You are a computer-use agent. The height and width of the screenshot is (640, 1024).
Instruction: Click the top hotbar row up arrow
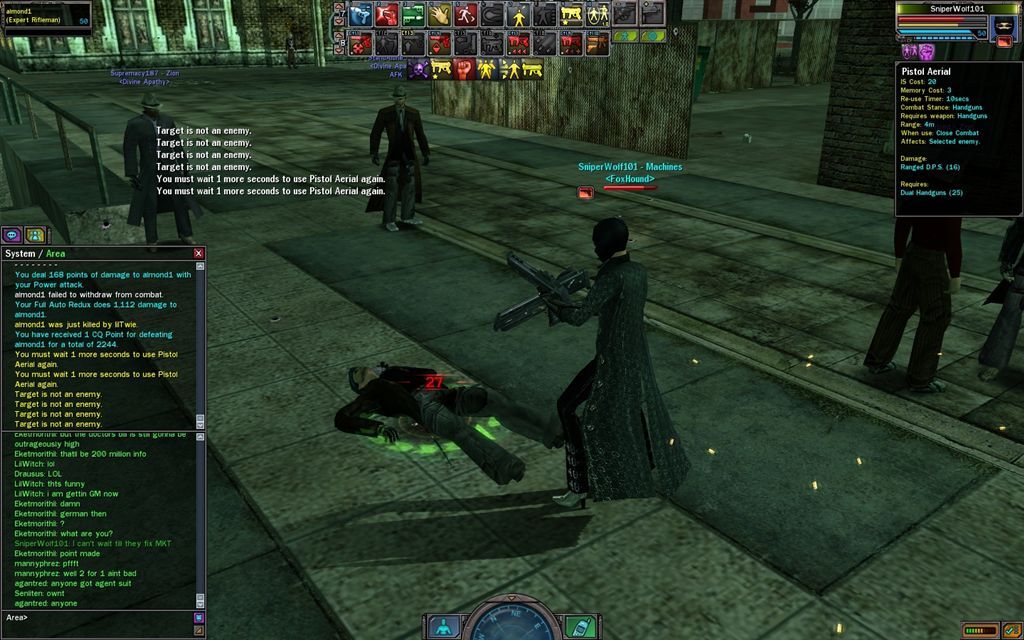337,7
